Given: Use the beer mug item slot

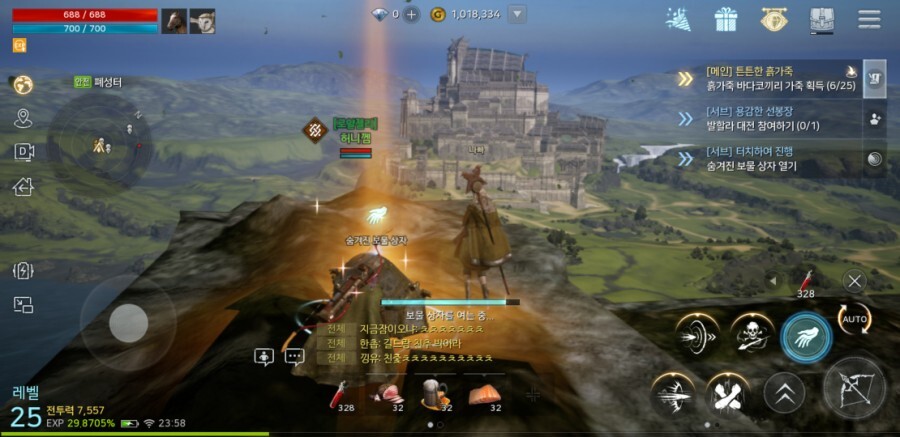Looking at the screenshot, I should [x=433, y=393].
